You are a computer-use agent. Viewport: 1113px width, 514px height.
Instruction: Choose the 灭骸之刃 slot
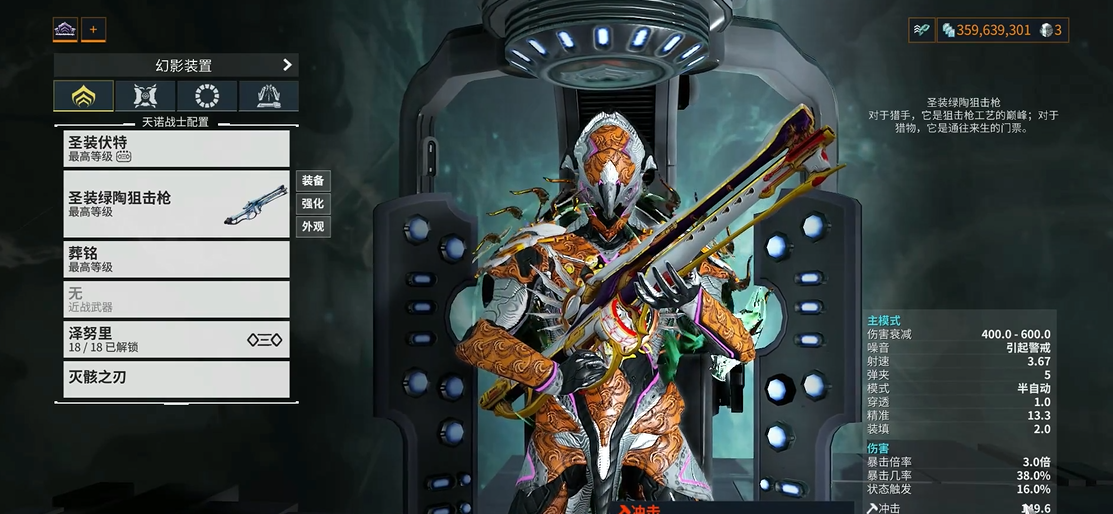[x=176, y=378]
